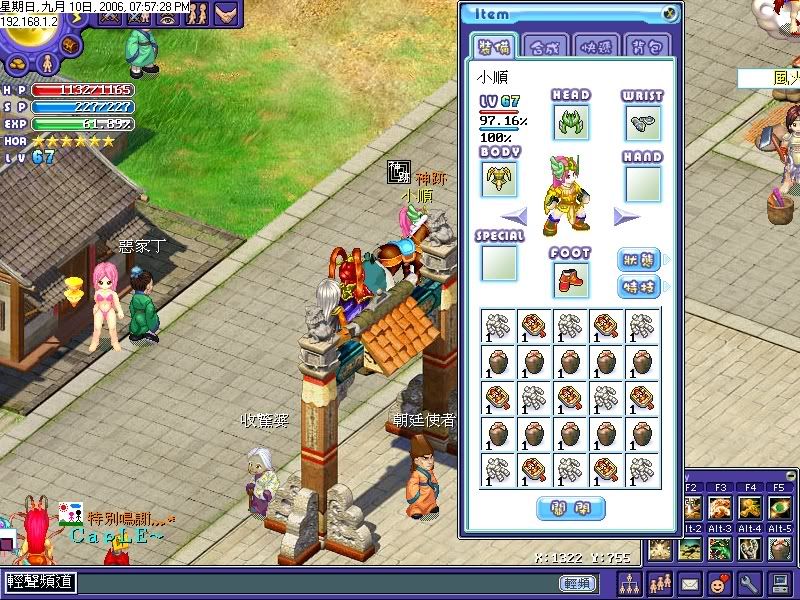Click the 輕頻 chat channel button

[577, 583]
